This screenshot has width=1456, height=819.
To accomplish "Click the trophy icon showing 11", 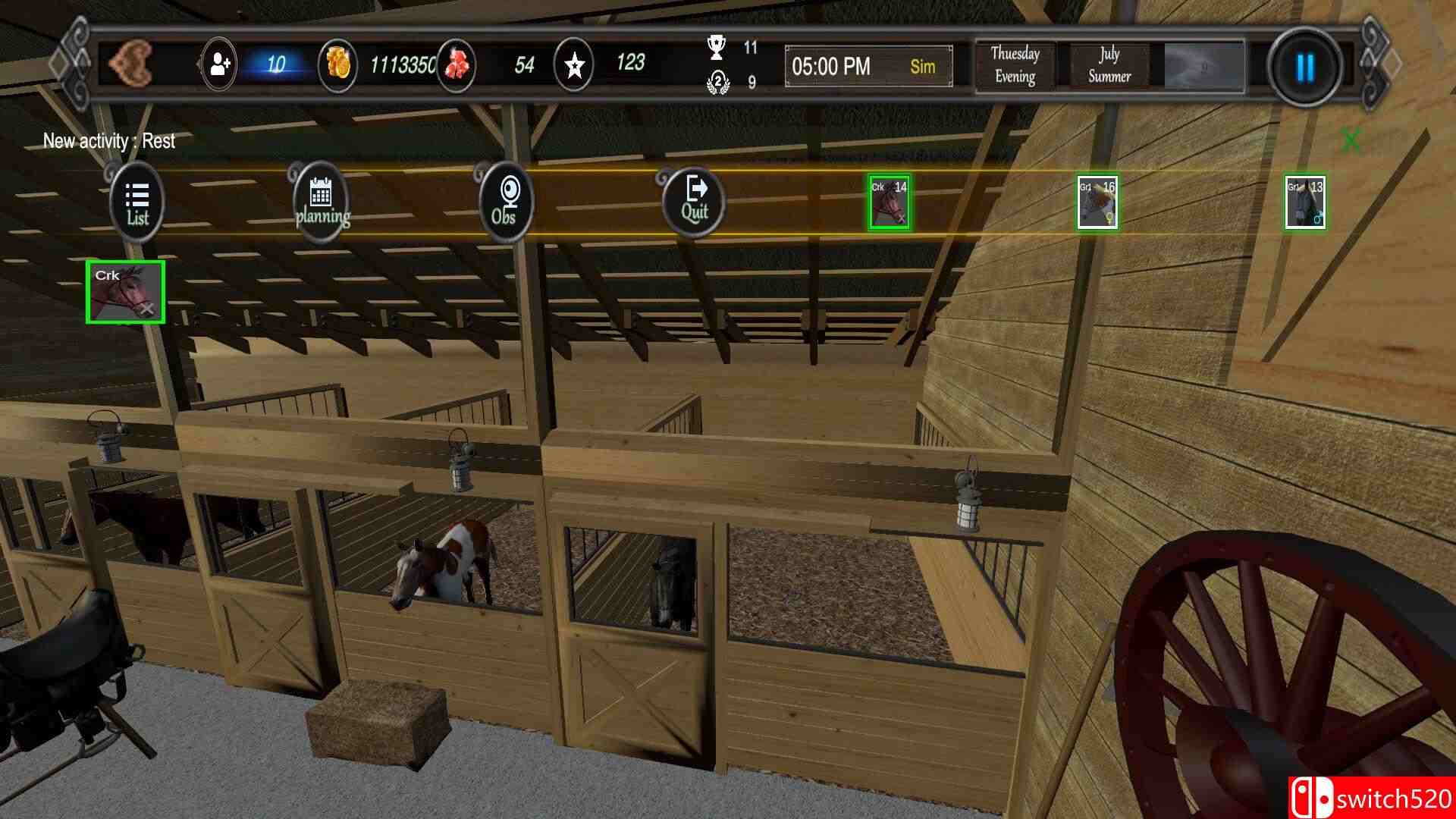I will point(716,47).
